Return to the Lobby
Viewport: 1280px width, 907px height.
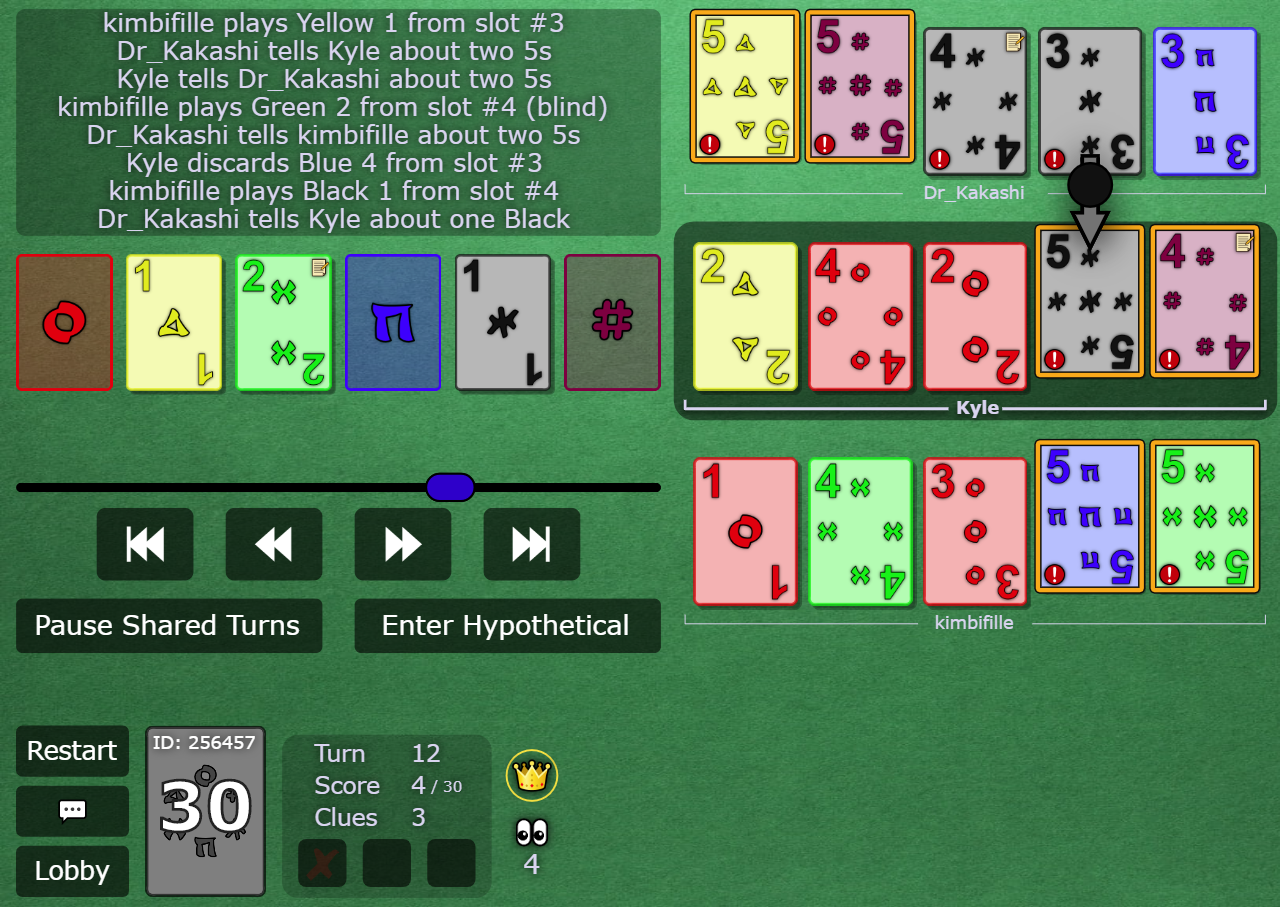[72, 871]
